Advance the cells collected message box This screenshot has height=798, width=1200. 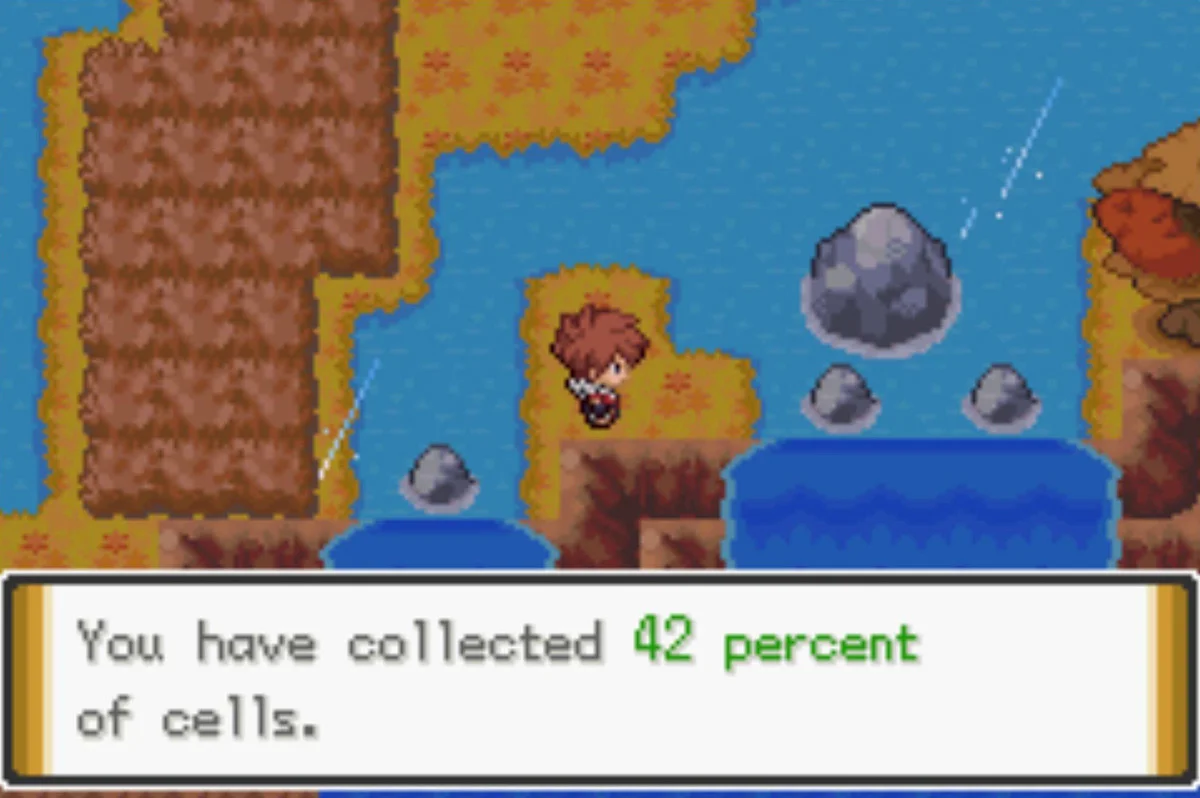pos(600,680)
